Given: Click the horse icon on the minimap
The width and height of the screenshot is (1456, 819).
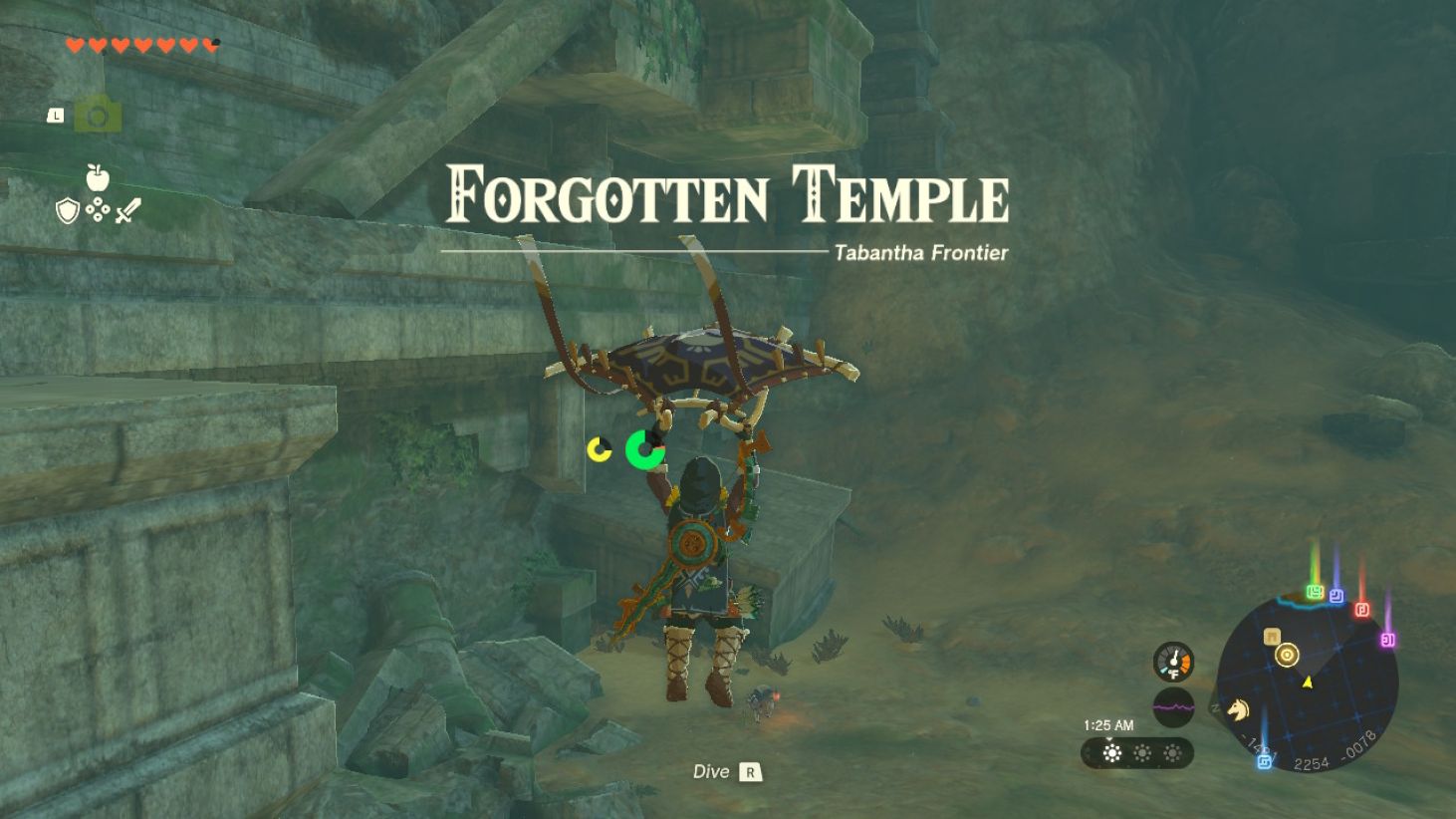Looking at the screenshot, I should [x=1237, y=709].
